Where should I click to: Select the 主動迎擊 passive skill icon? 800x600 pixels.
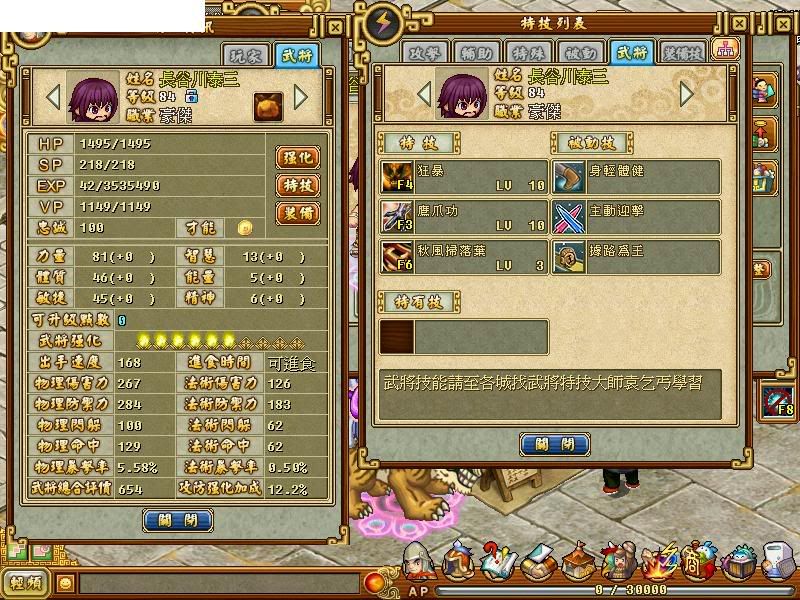click(569, 216)
